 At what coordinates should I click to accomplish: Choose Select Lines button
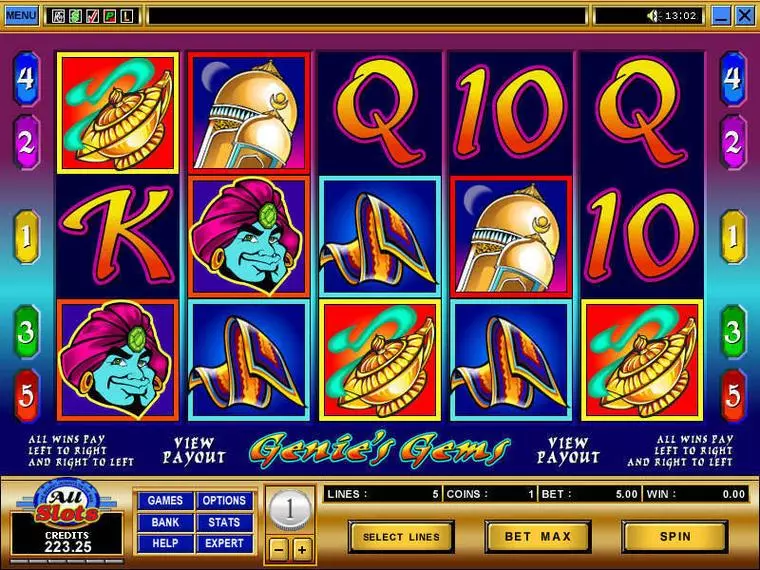pyautogui.click(x=400, y=537)
